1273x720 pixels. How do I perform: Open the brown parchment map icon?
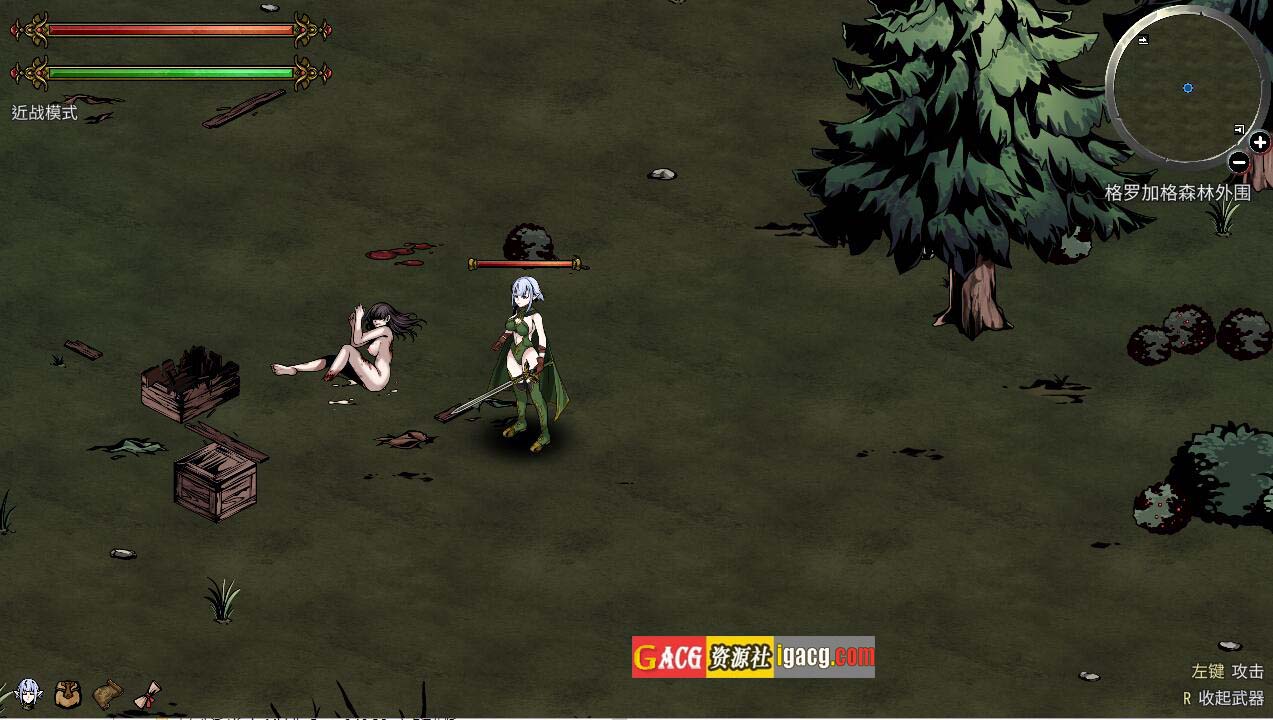point(107,692)
